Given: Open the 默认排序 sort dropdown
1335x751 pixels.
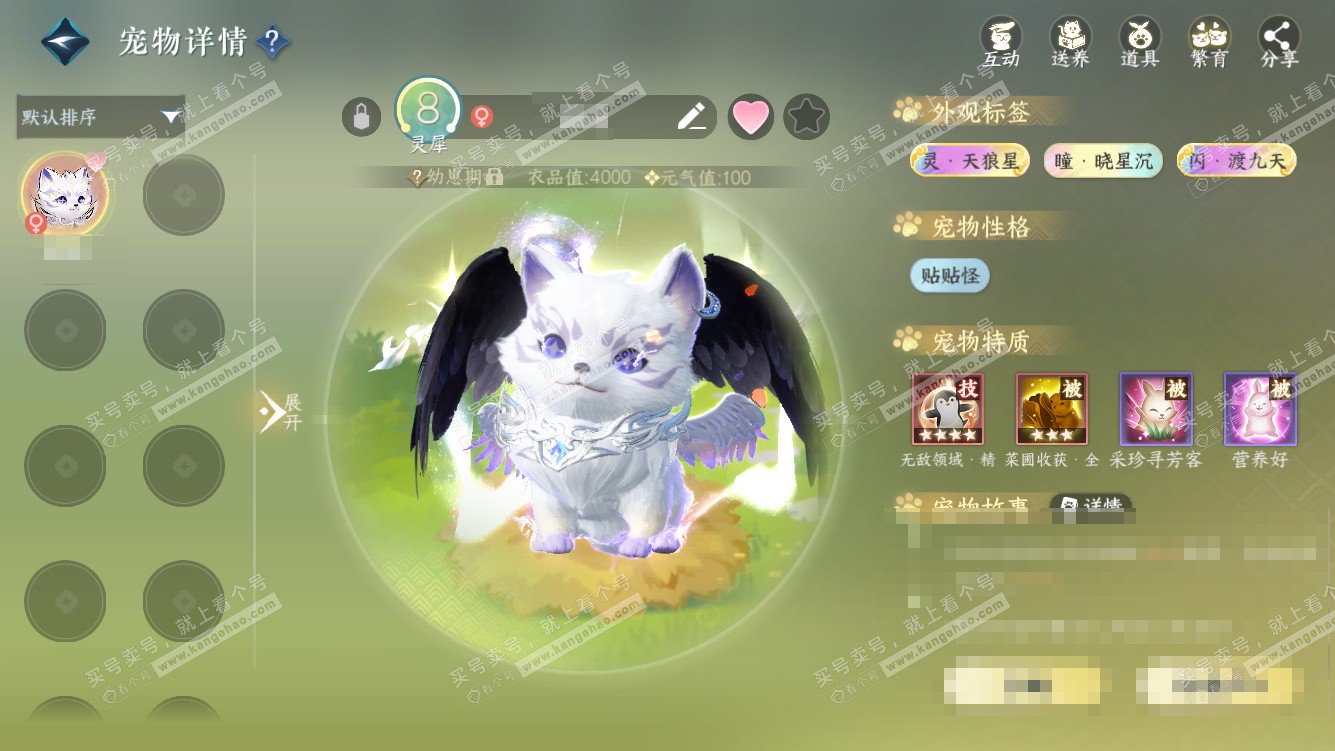Looking at the screenshot, I should pyautogui.click(x=101, y=117).
